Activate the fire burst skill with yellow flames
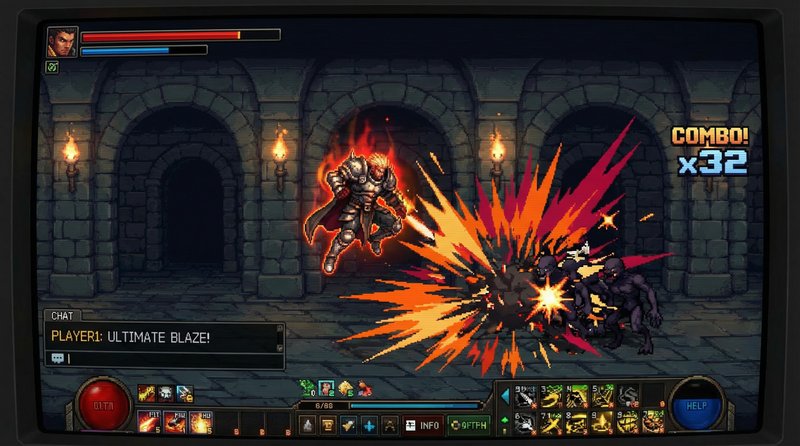800x446 pixels. click(x=197, y=423)
